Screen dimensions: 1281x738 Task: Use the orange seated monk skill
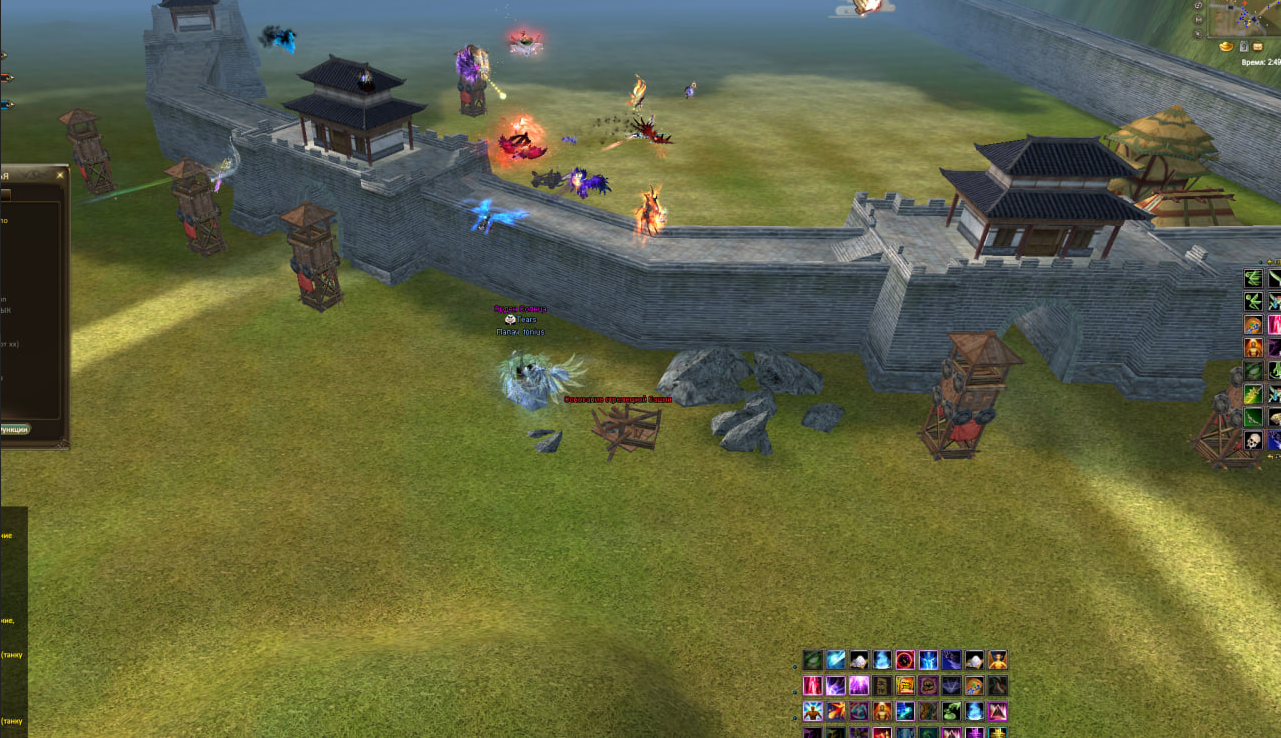click(x=882, y=711)
